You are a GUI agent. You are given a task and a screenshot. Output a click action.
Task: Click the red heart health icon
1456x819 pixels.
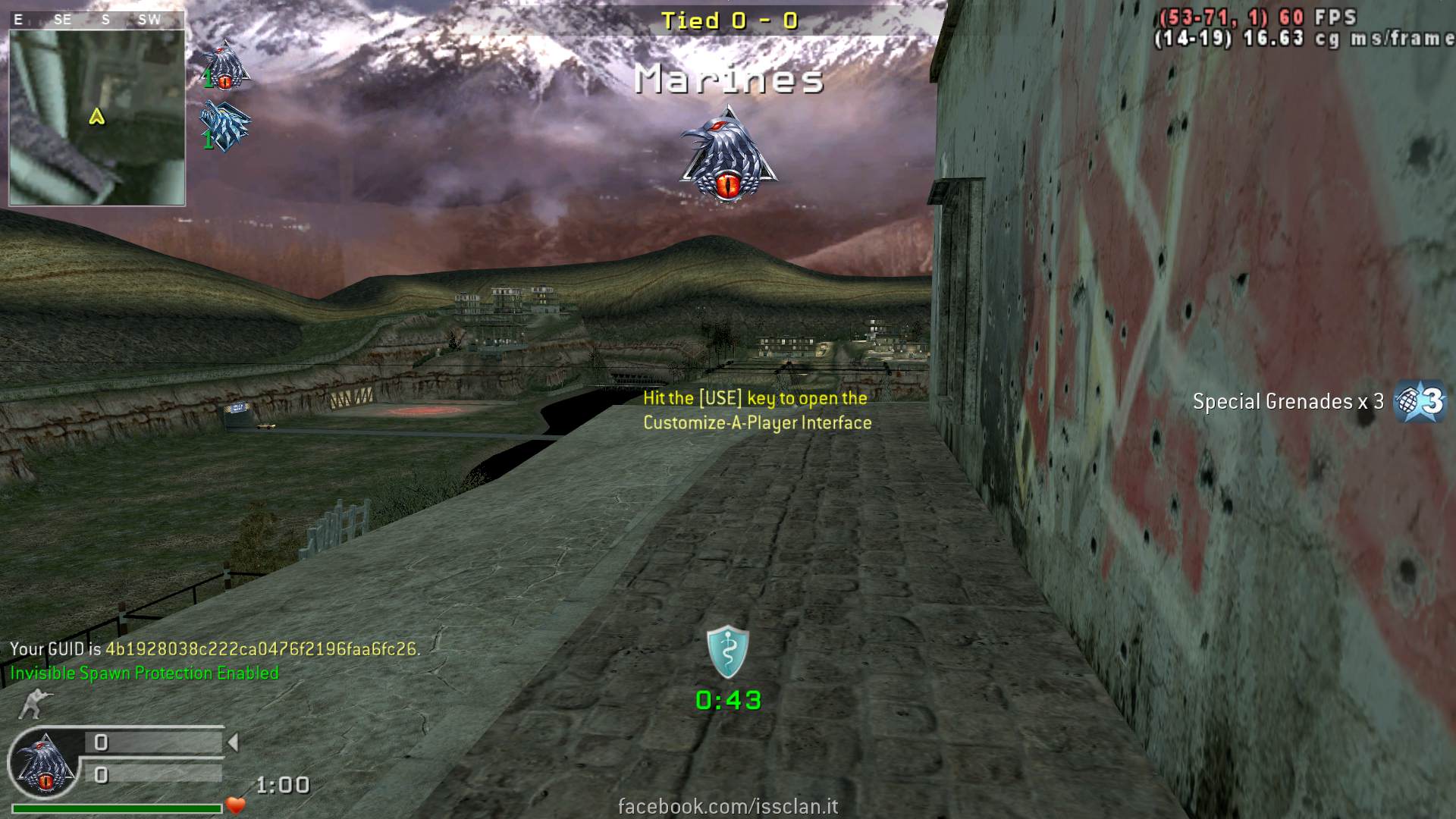(236, 805)
